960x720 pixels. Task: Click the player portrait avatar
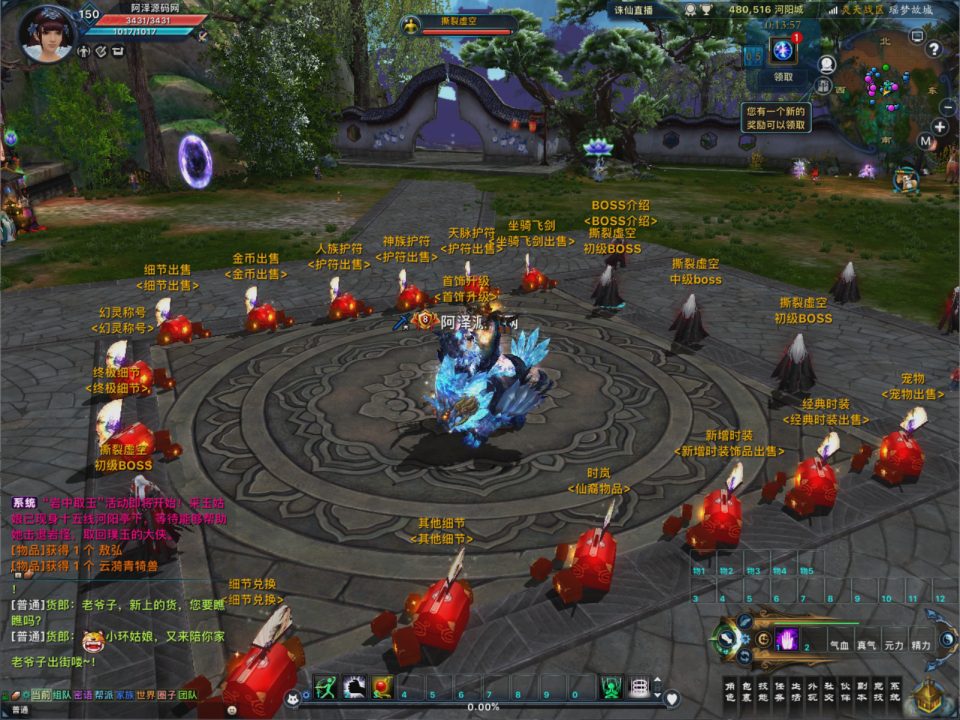point(46,36)
